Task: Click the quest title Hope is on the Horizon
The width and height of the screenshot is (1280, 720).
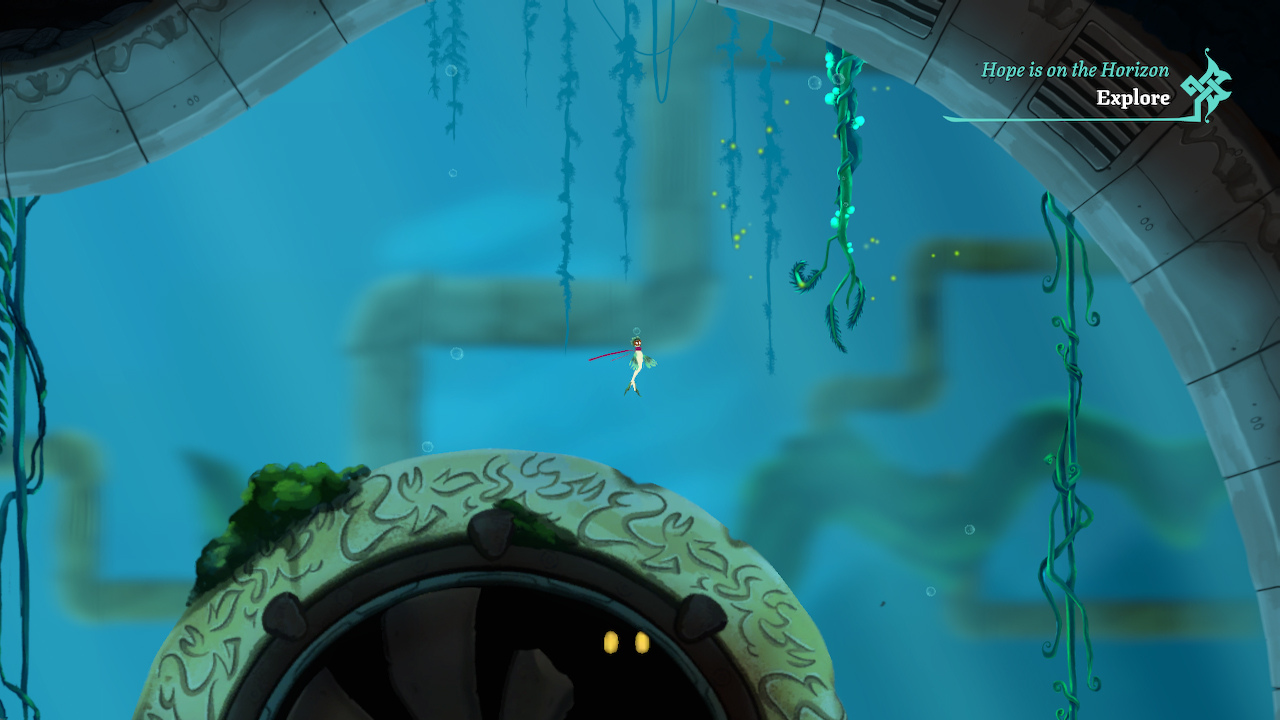Action: [x=1072, y=70]
